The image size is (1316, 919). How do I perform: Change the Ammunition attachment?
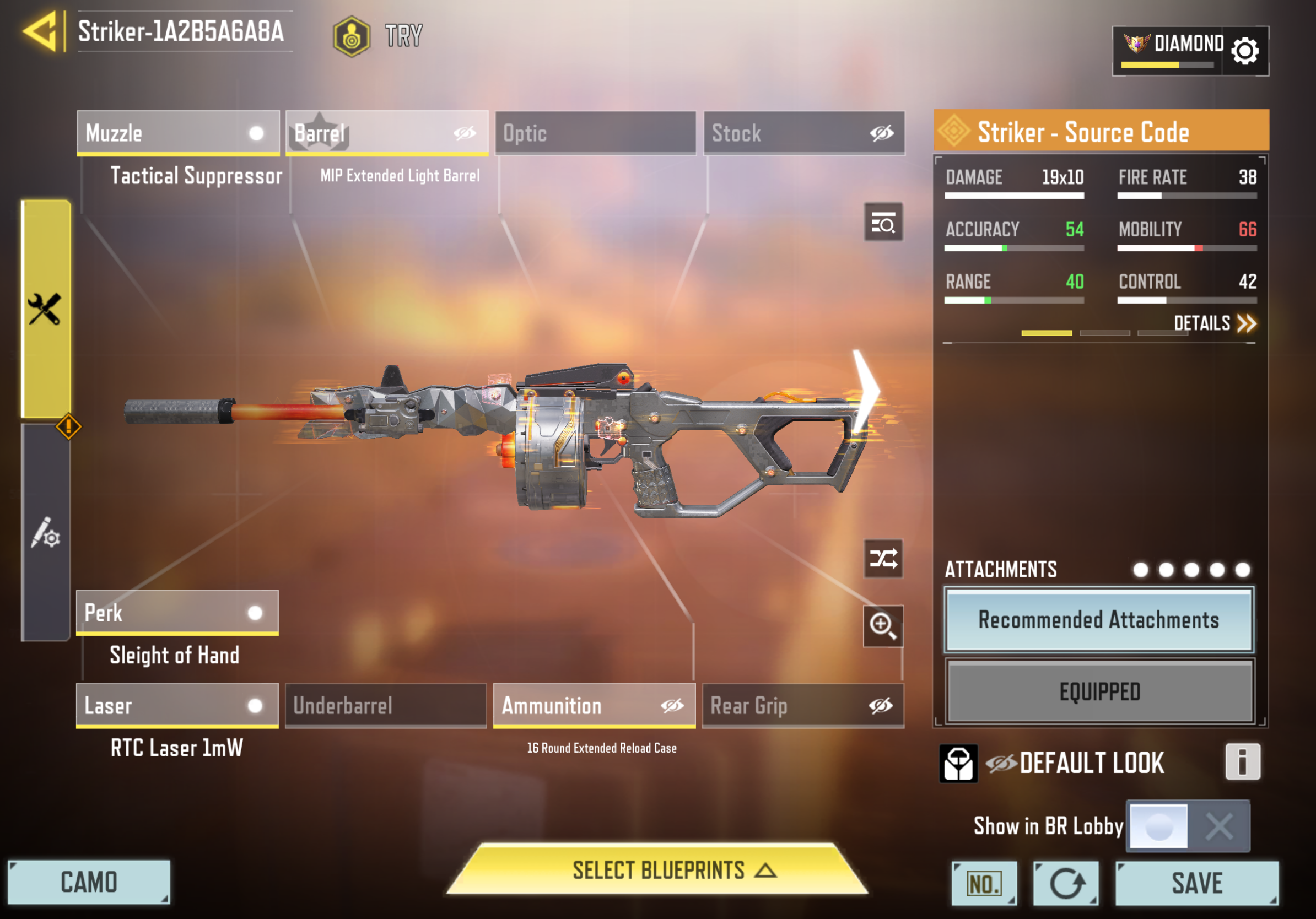[594, 705]
